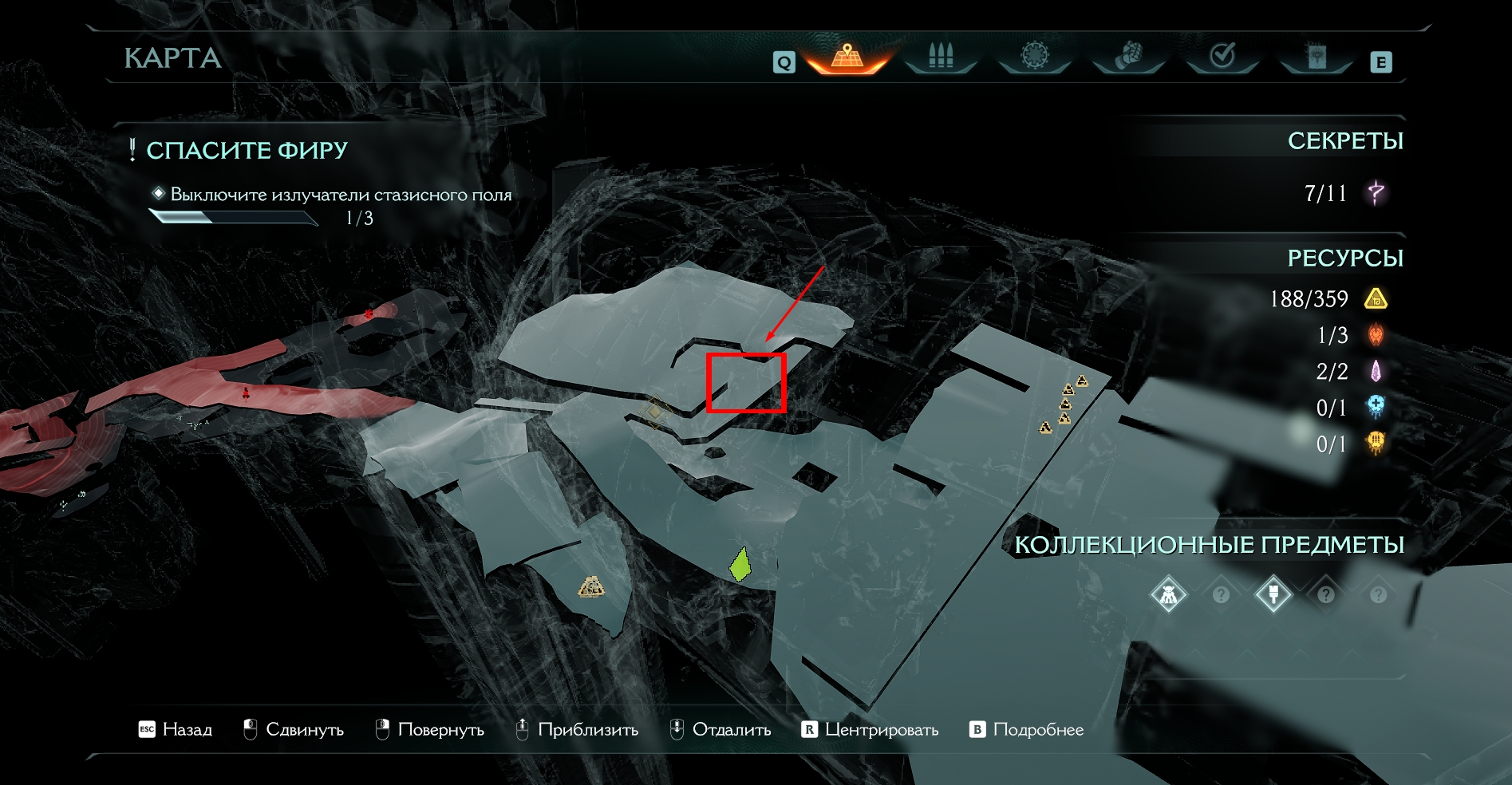Click the purple crystal resource icon
Viewport: 1512px width, 785px height.
pos(1376,371)
